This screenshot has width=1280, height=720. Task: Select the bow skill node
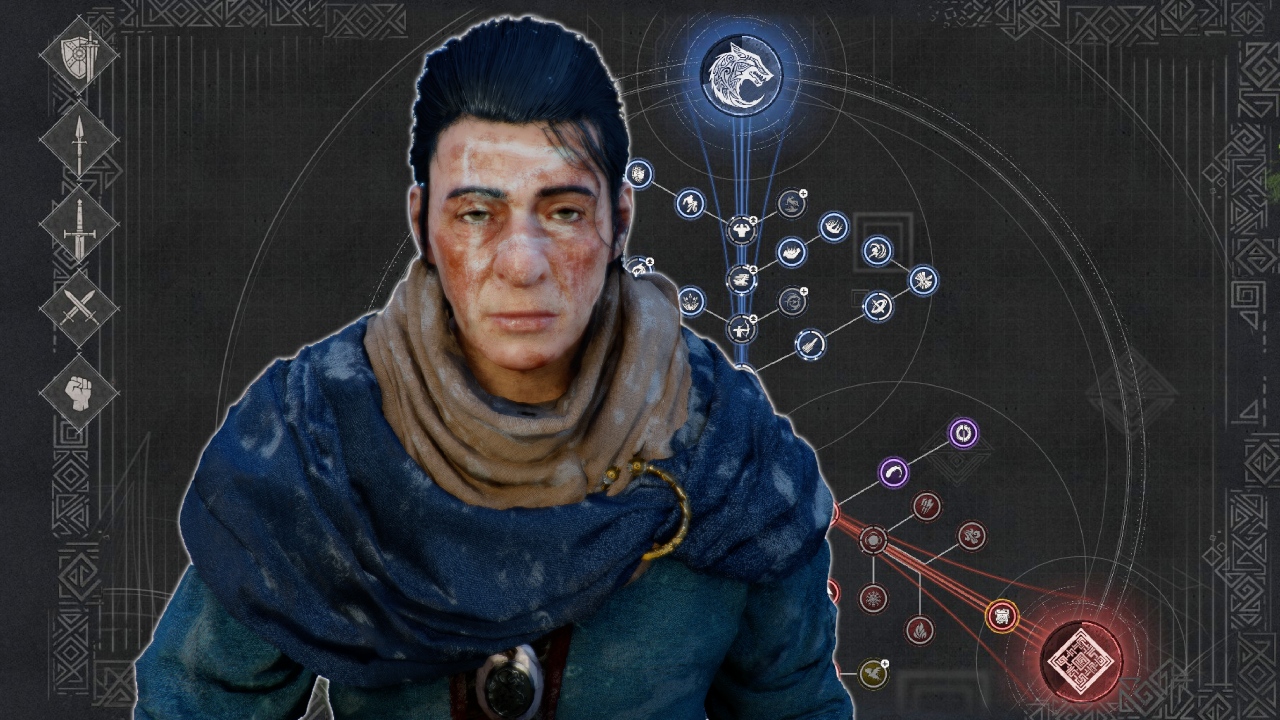pyautogui.click(x=742, y=327)
